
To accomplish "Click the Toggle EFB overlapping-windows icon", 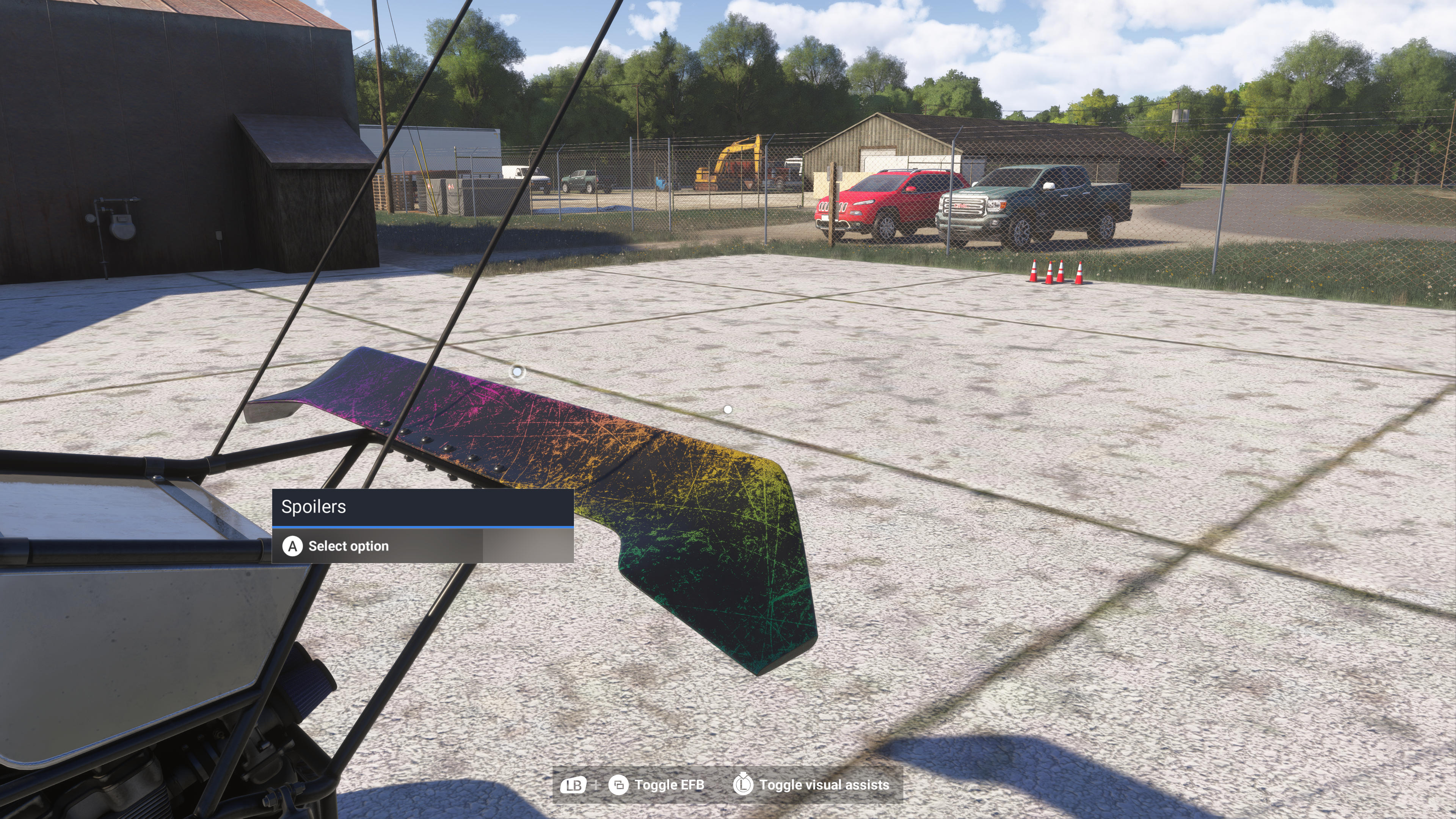I will point(619,785).
